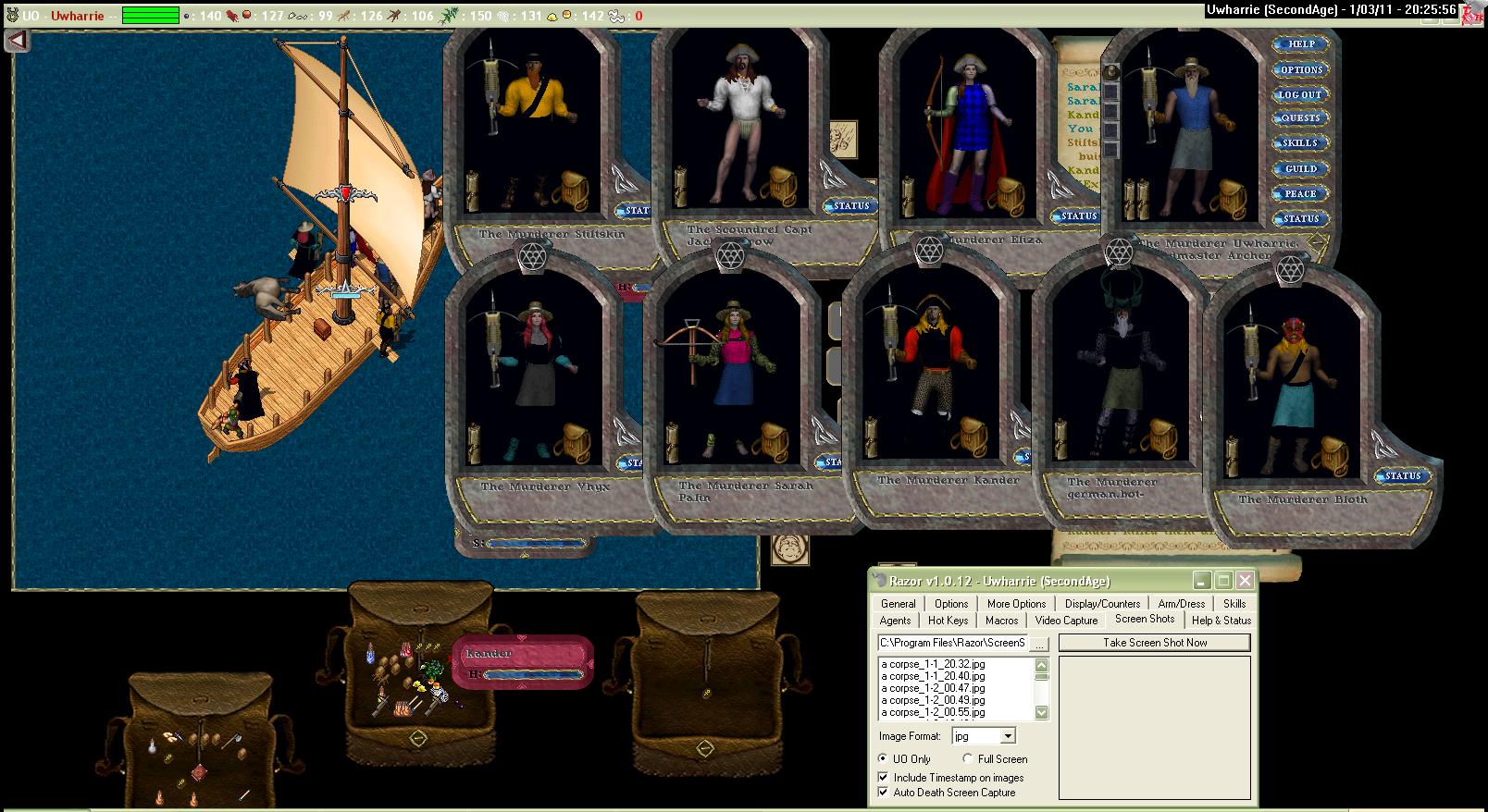Open the Help menu on the paperdoll
The height and width of the screenshot is (812, 1488).
click(x=1301, y=44)
